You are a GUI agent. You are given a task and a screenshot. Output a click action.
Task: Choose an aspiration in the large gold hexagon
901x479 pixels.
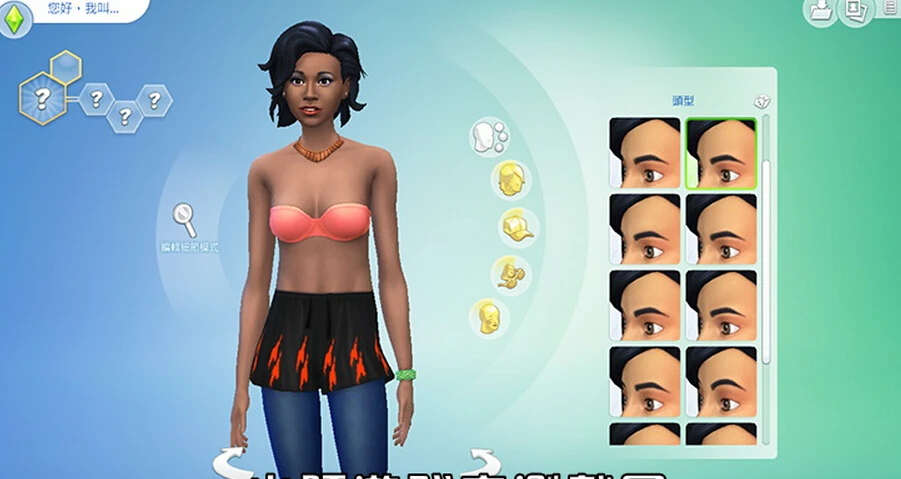(42, 98)
